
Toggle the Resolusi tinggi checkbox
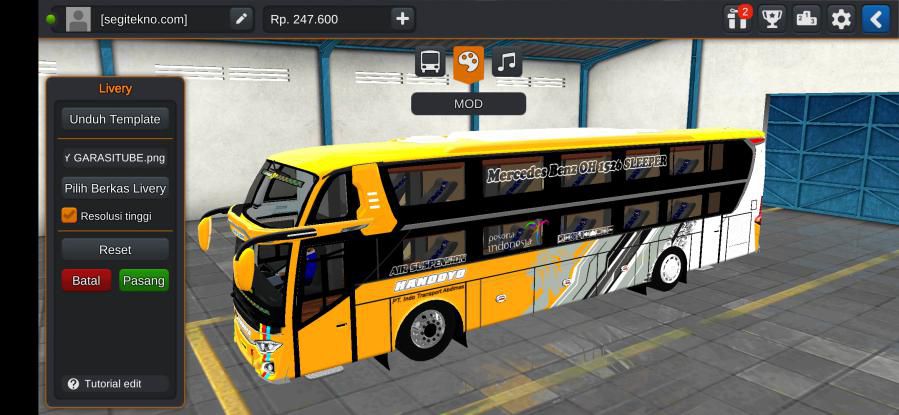pos(69,215)
